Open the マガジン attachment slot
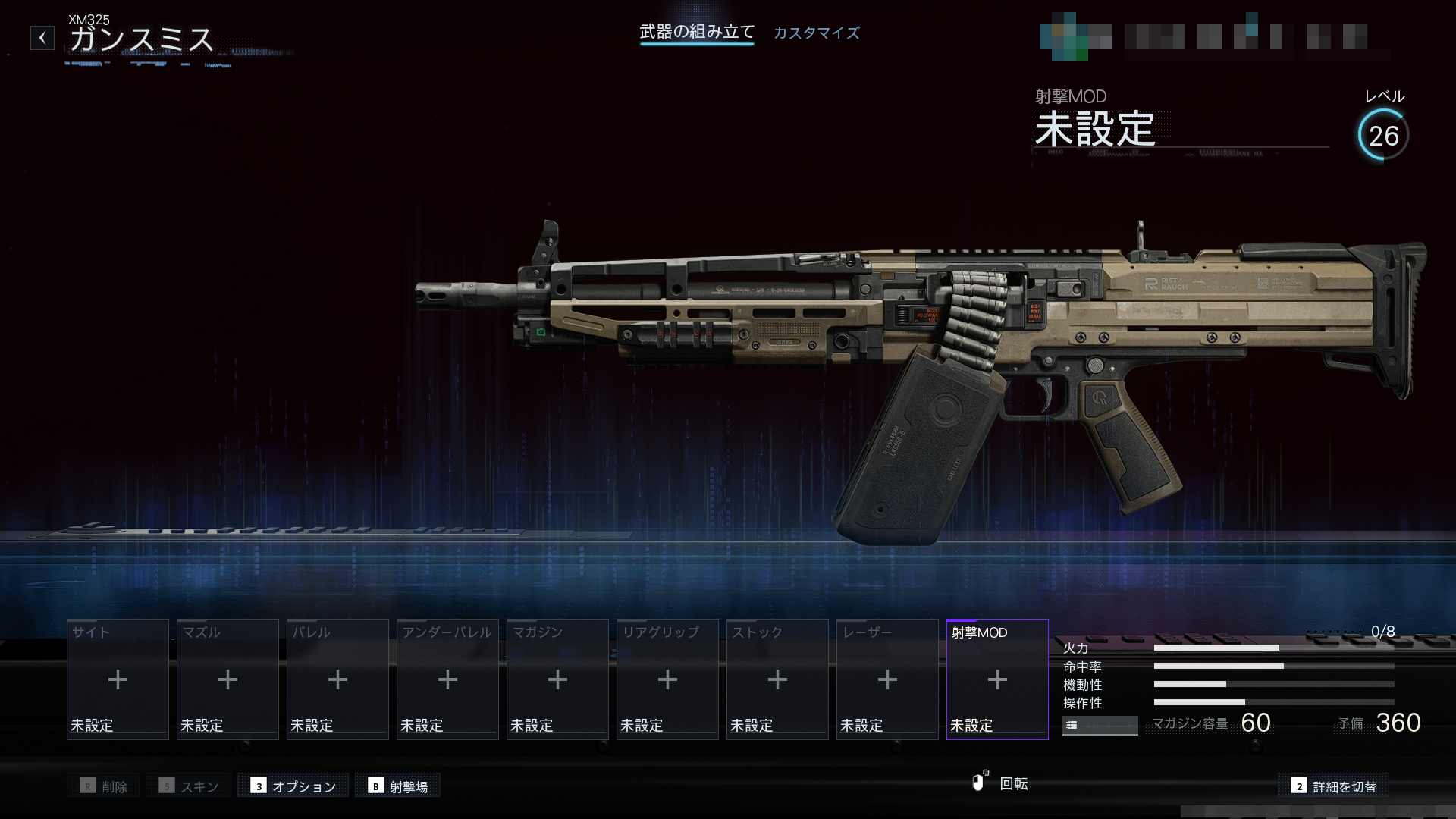The height and width of the screenshot is (819, 1456). (x=557, y=679)
